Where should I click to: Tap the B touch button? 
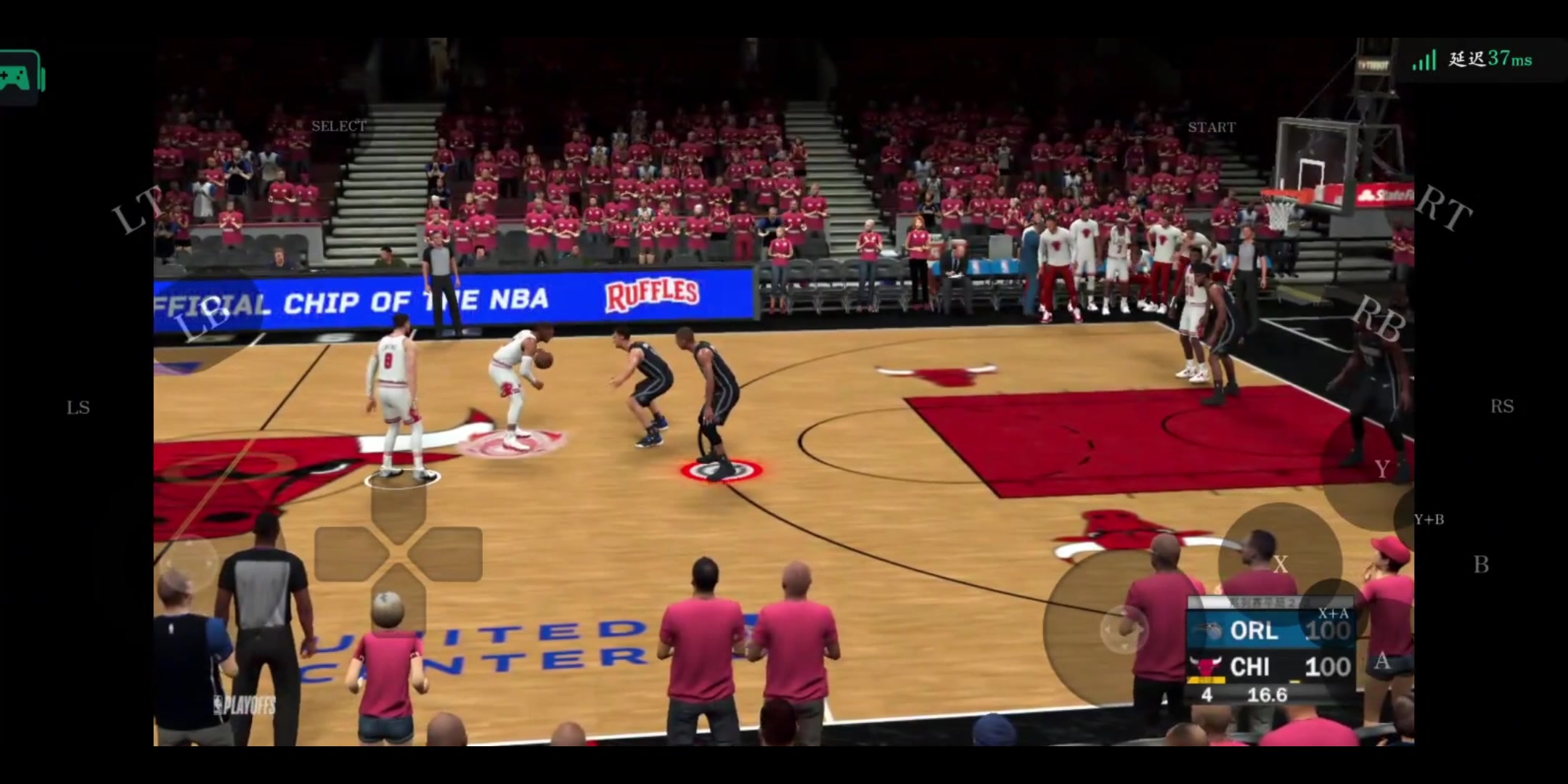coord(1481,565)
